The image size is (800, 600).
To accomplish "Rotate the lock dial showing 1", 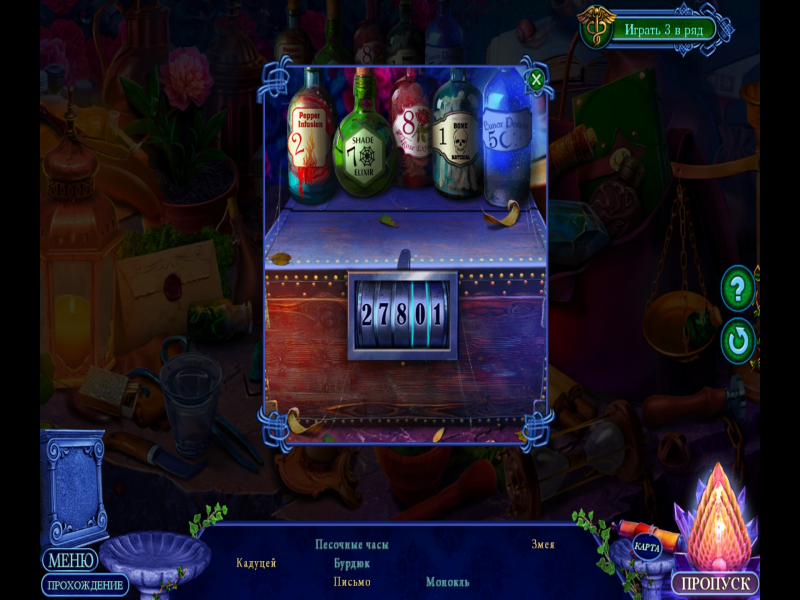I will click(x=437, y=314).
